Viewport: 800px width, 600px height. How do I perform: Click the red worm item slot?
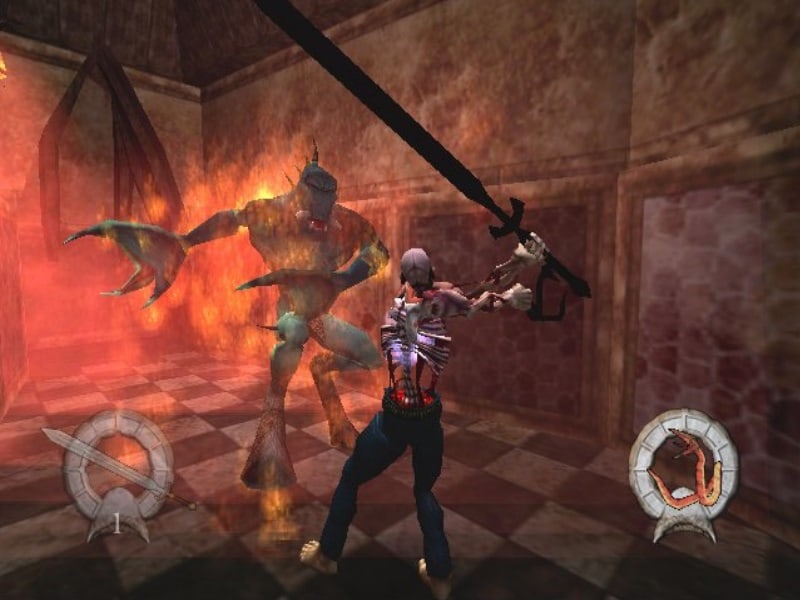tap(683, 469)
